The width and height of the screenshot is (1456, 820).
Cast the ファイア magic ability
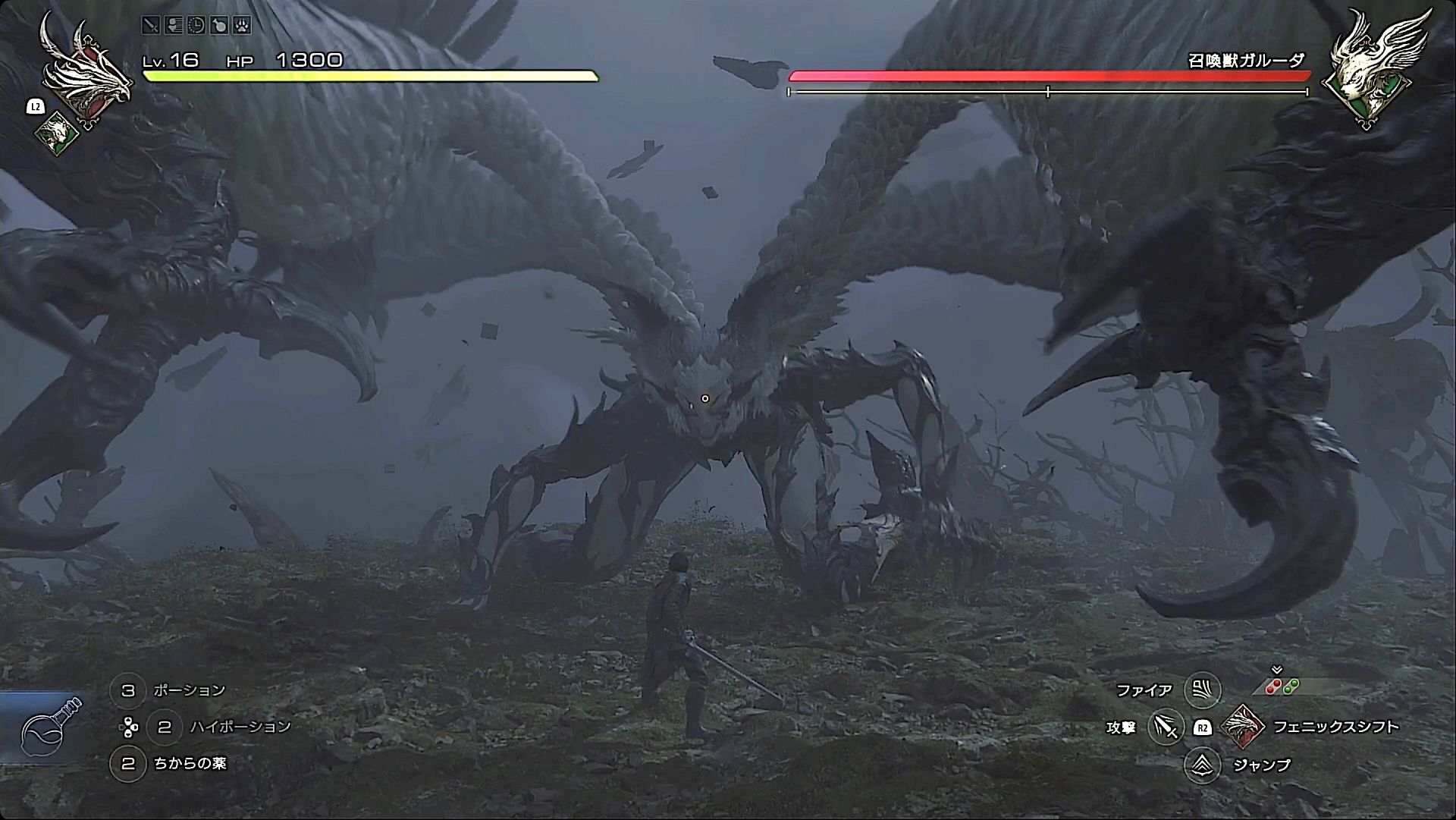click(1202, 690)
